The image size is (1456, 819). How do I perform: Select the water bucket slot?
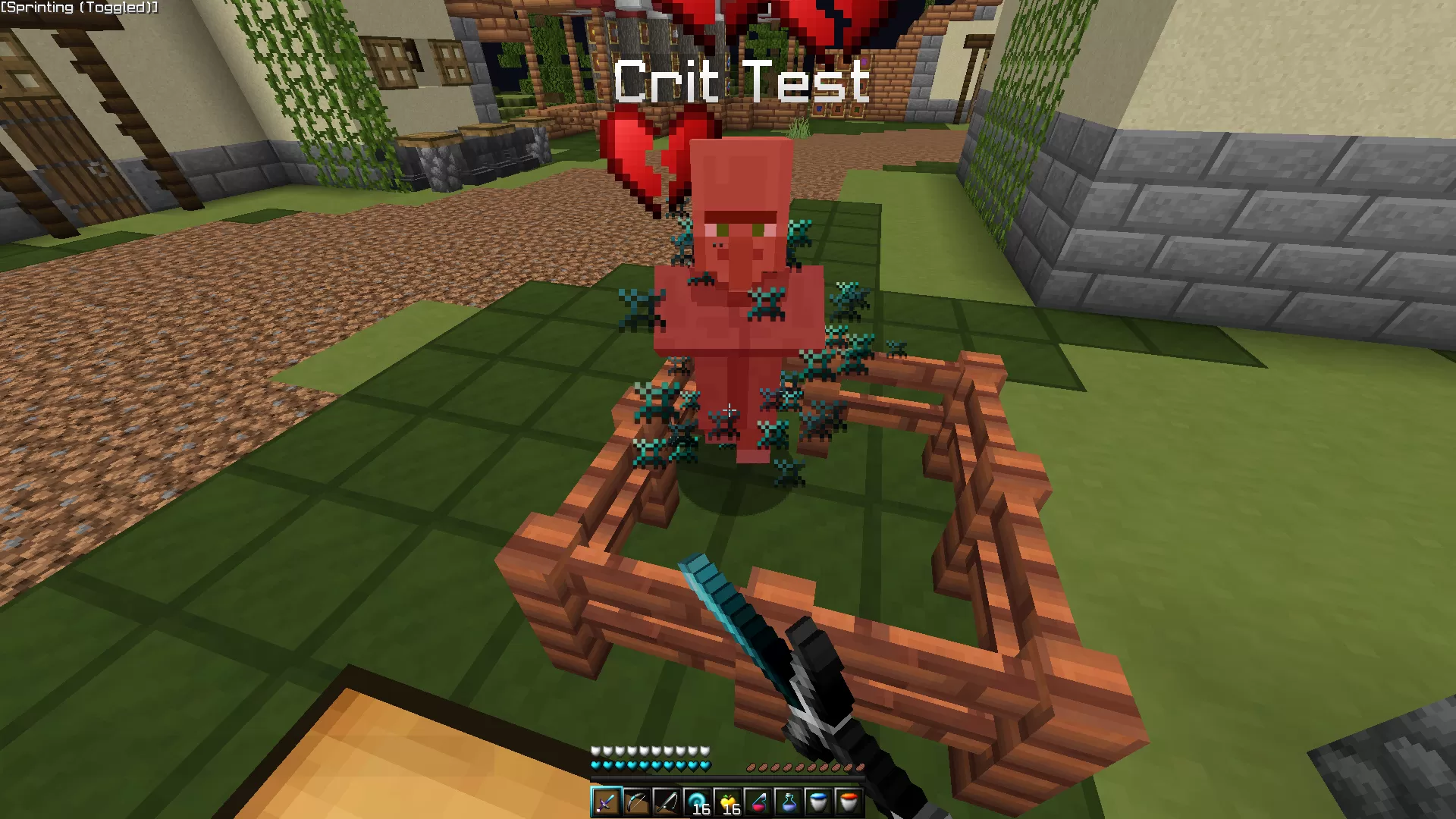pos(818,802)
